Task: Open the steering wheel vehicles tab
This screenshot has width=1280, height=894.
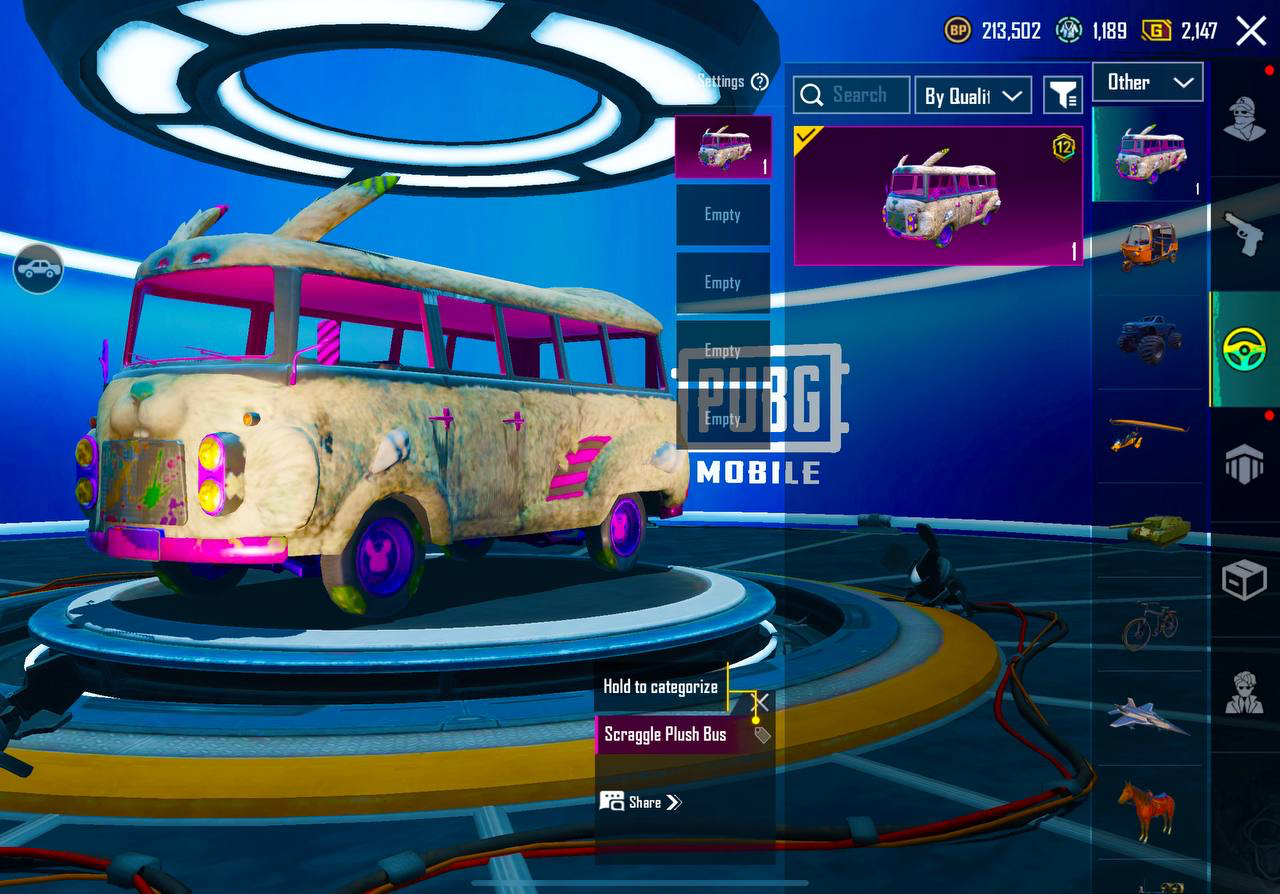Action: pyautogui.click(x=1244, y=350)
